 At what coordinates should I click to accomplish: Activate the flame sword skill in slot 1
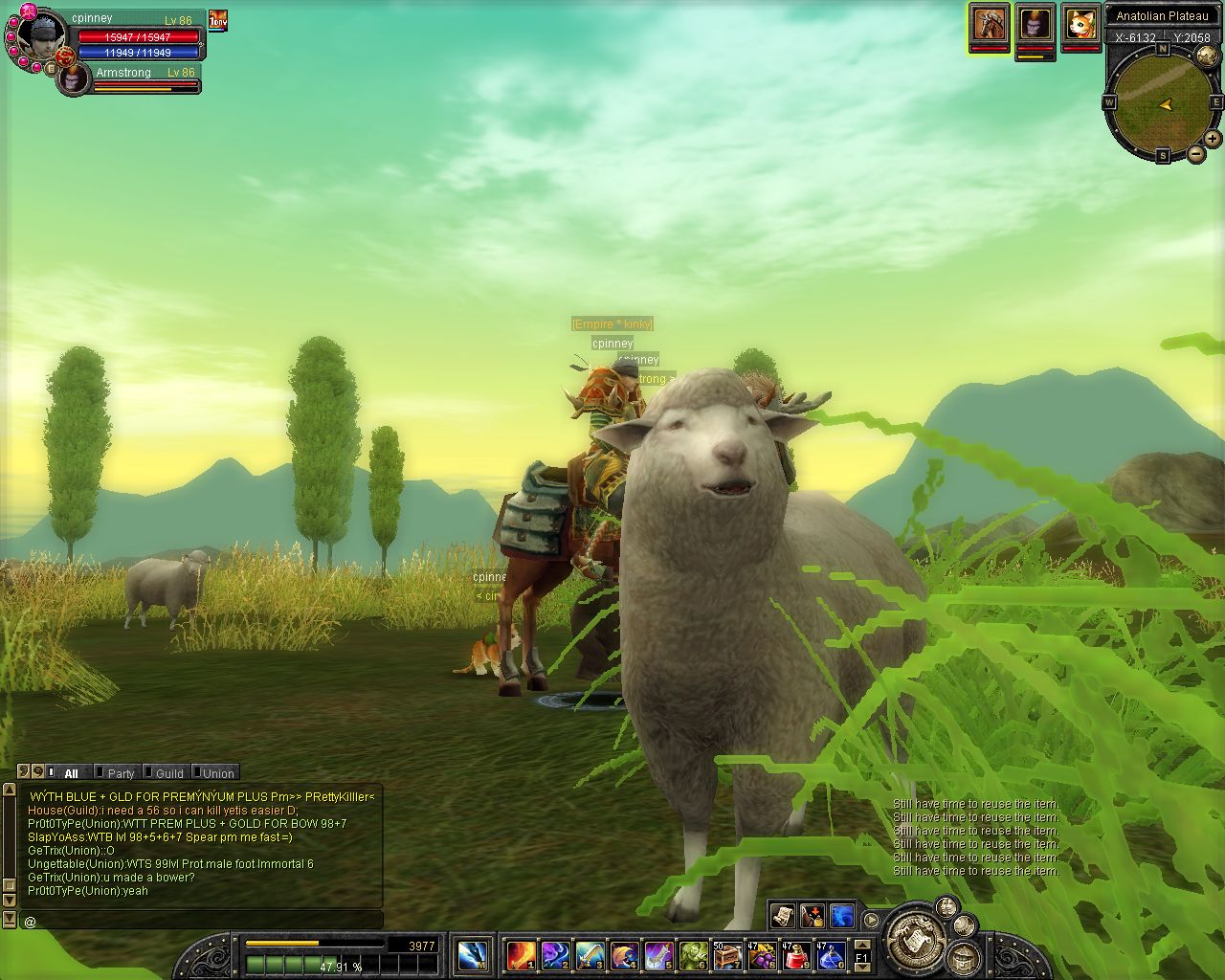click(522, 954)
